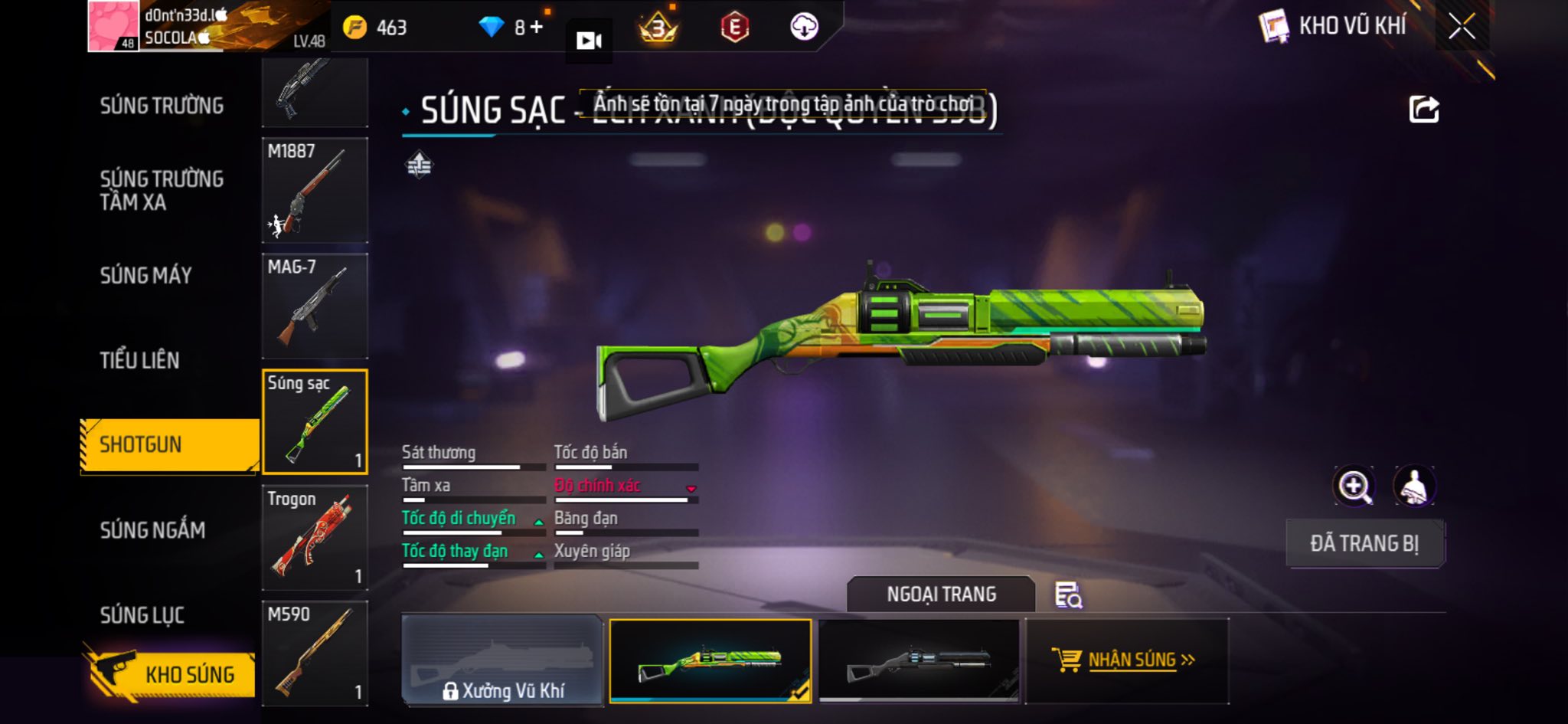Viewport: 1568px width, 724px height.
Task: Share the weapon with the share icon
Action: [1423, 110]
